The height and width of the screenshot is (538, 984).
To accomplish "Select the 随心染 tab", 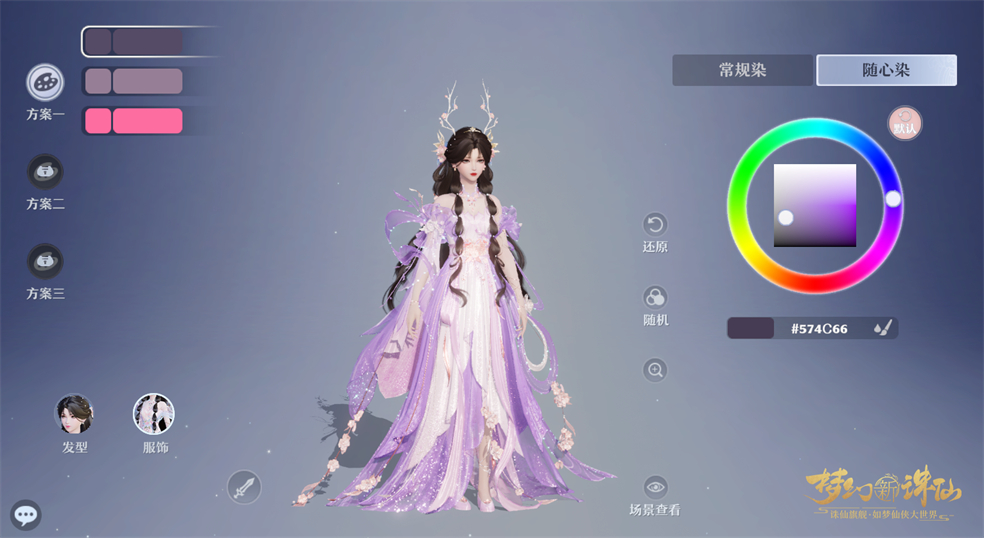I will click(x=886, y=70).
